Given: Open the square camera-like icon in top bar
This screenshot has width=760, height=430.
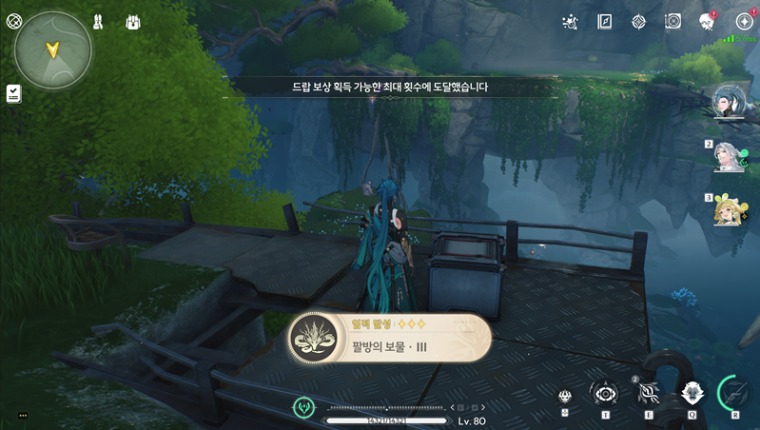Looking at the screenshot, I should tap(673, 21).
